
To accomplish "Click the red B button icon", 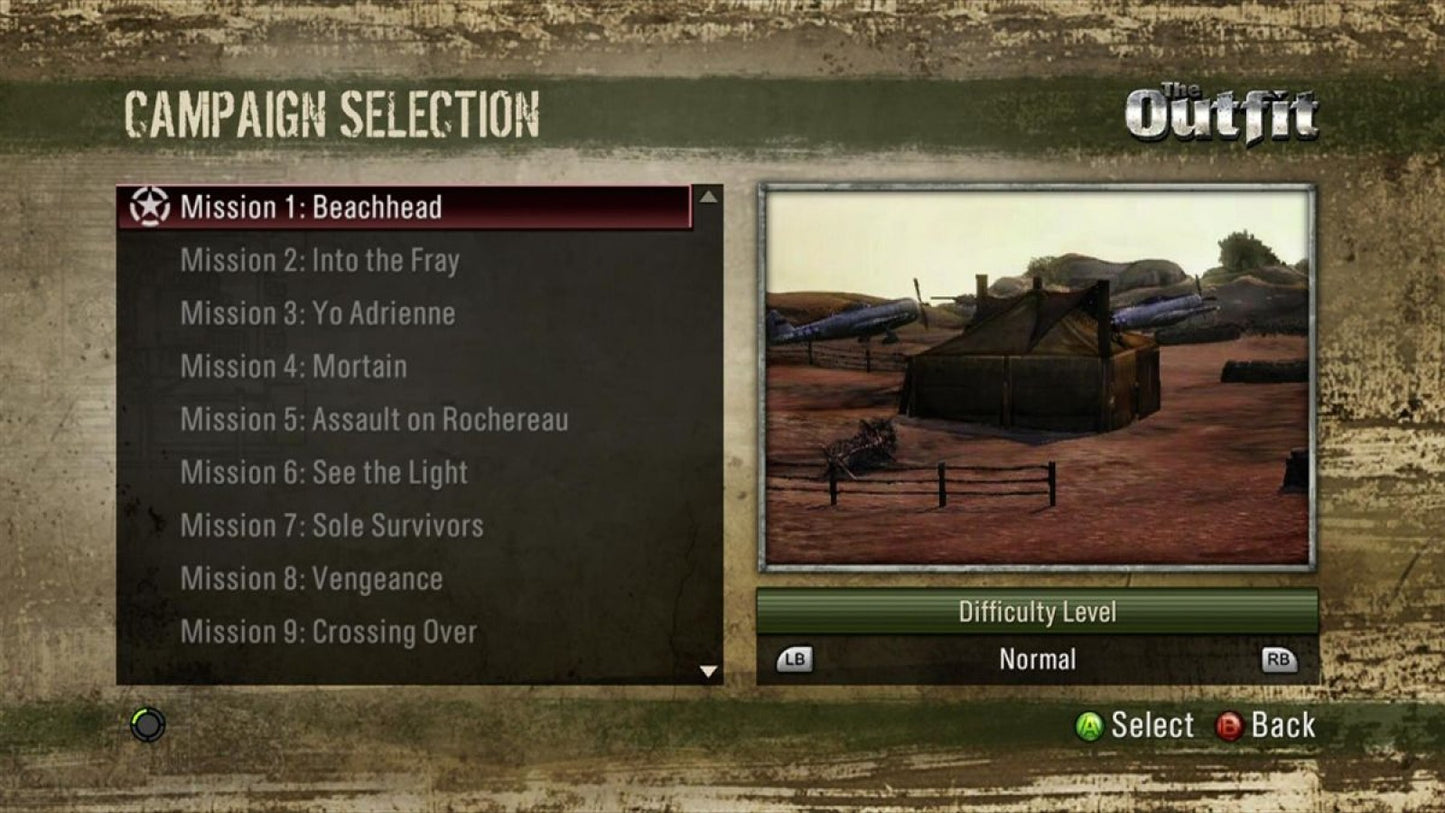I will (1228, 725).
